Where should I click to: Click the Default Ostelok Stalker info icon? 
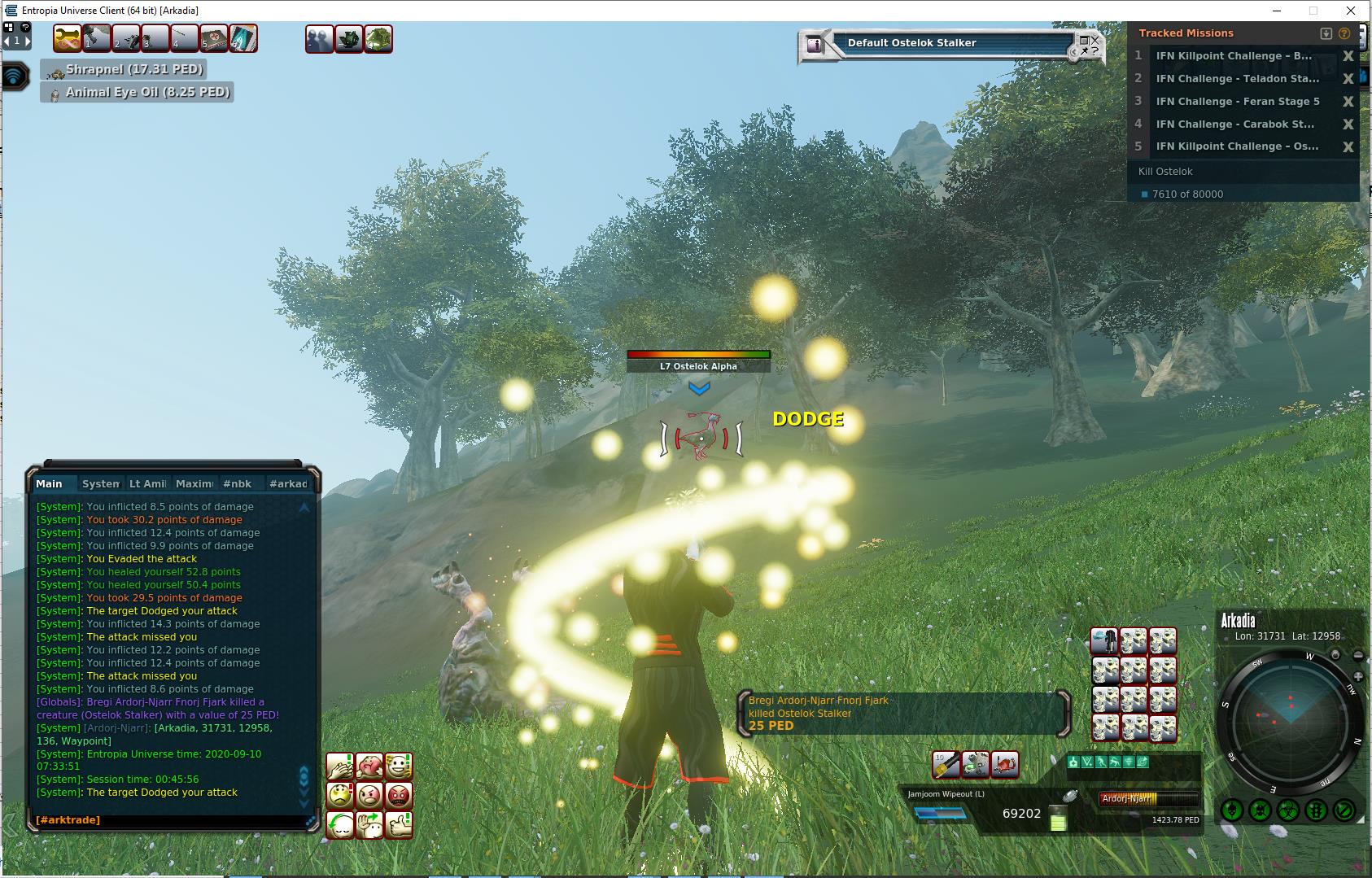click(x=815, y=46)
